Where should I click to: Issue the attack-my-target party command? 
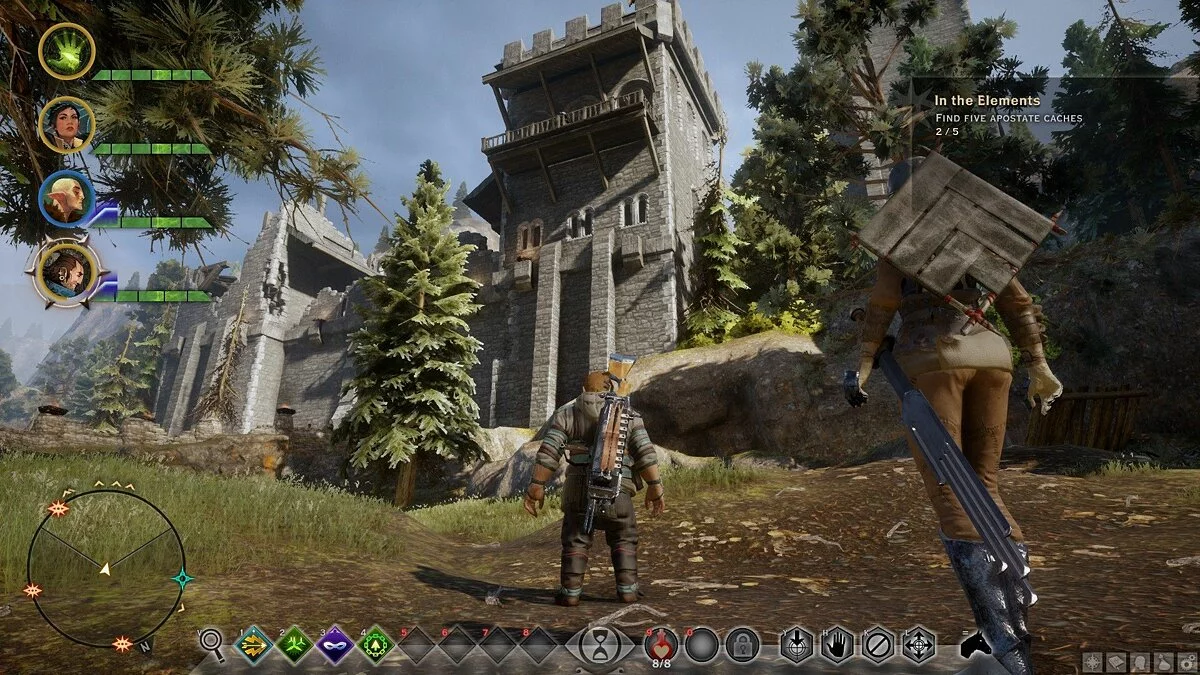[797, 645]
